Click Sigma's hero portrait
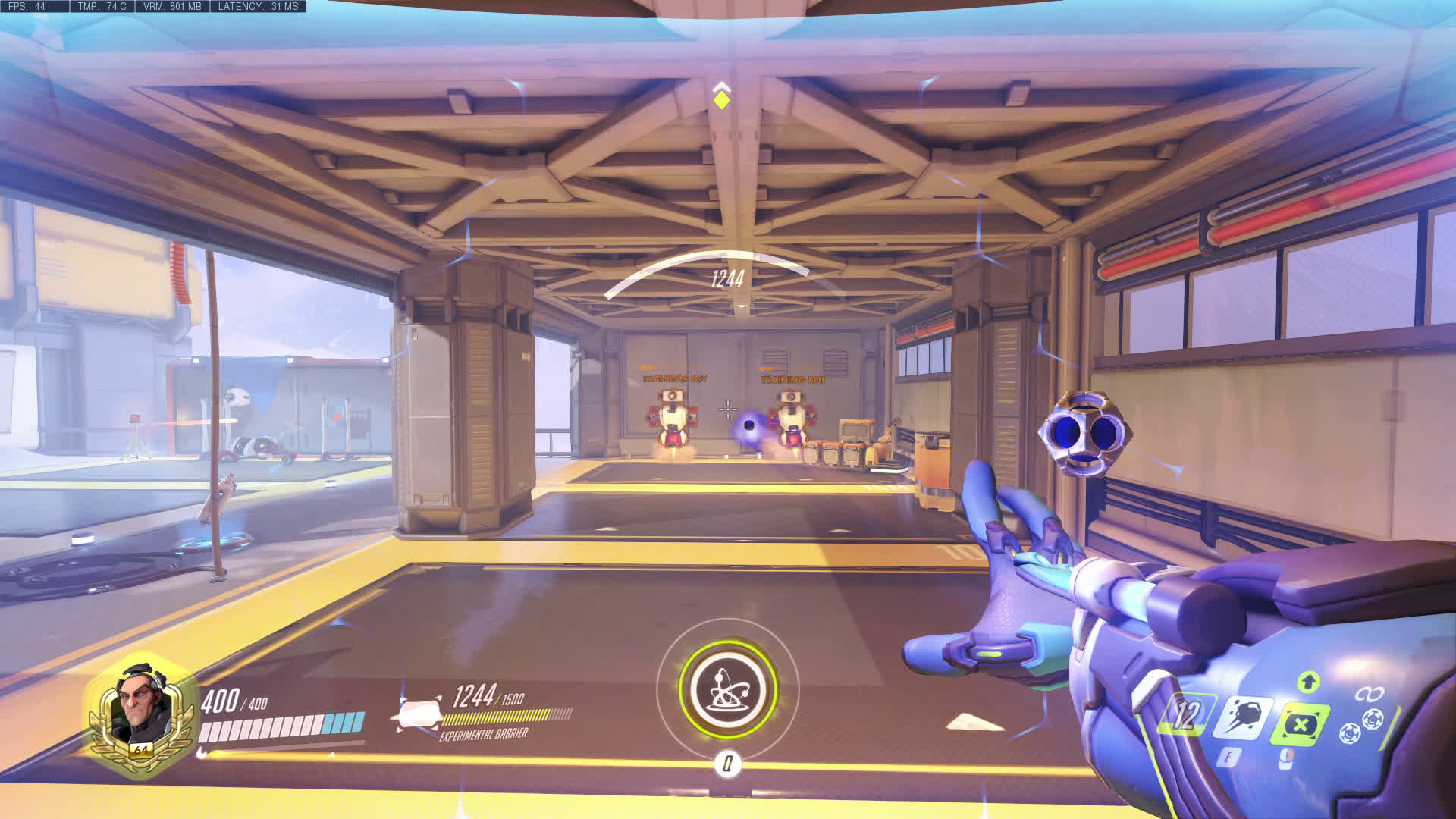The height and width of the screenshot is (819, 1456). point(140,711)
